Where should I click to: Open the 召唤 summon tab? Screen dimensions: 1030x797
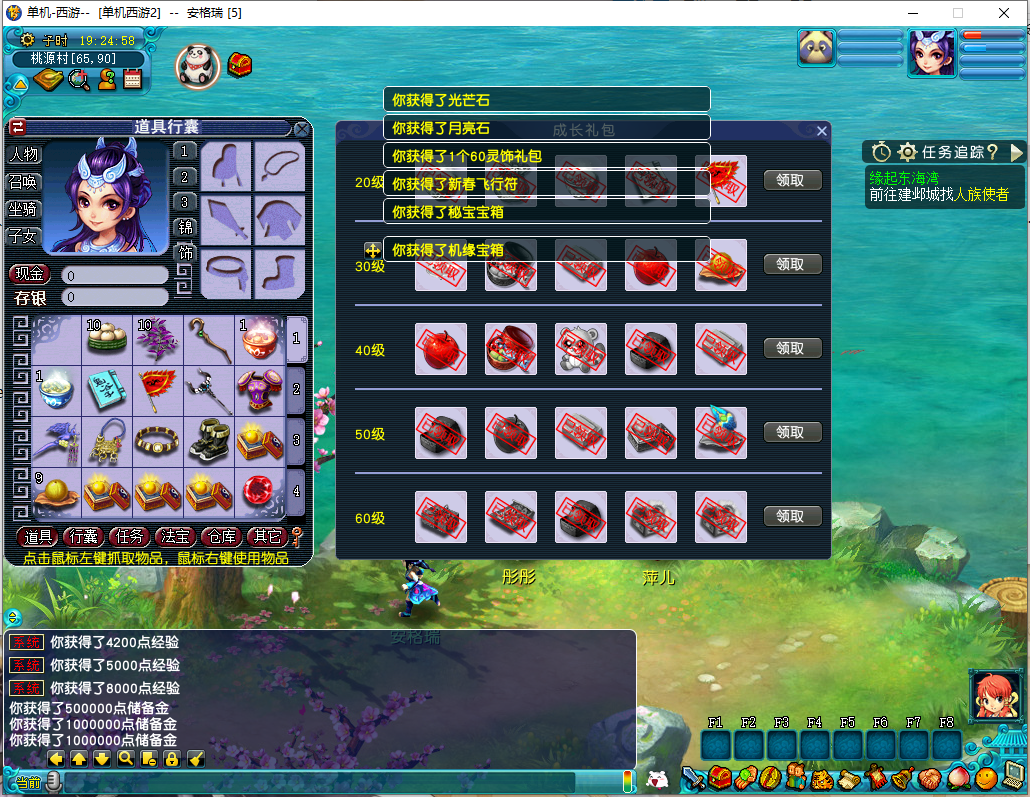pos(23,182)
